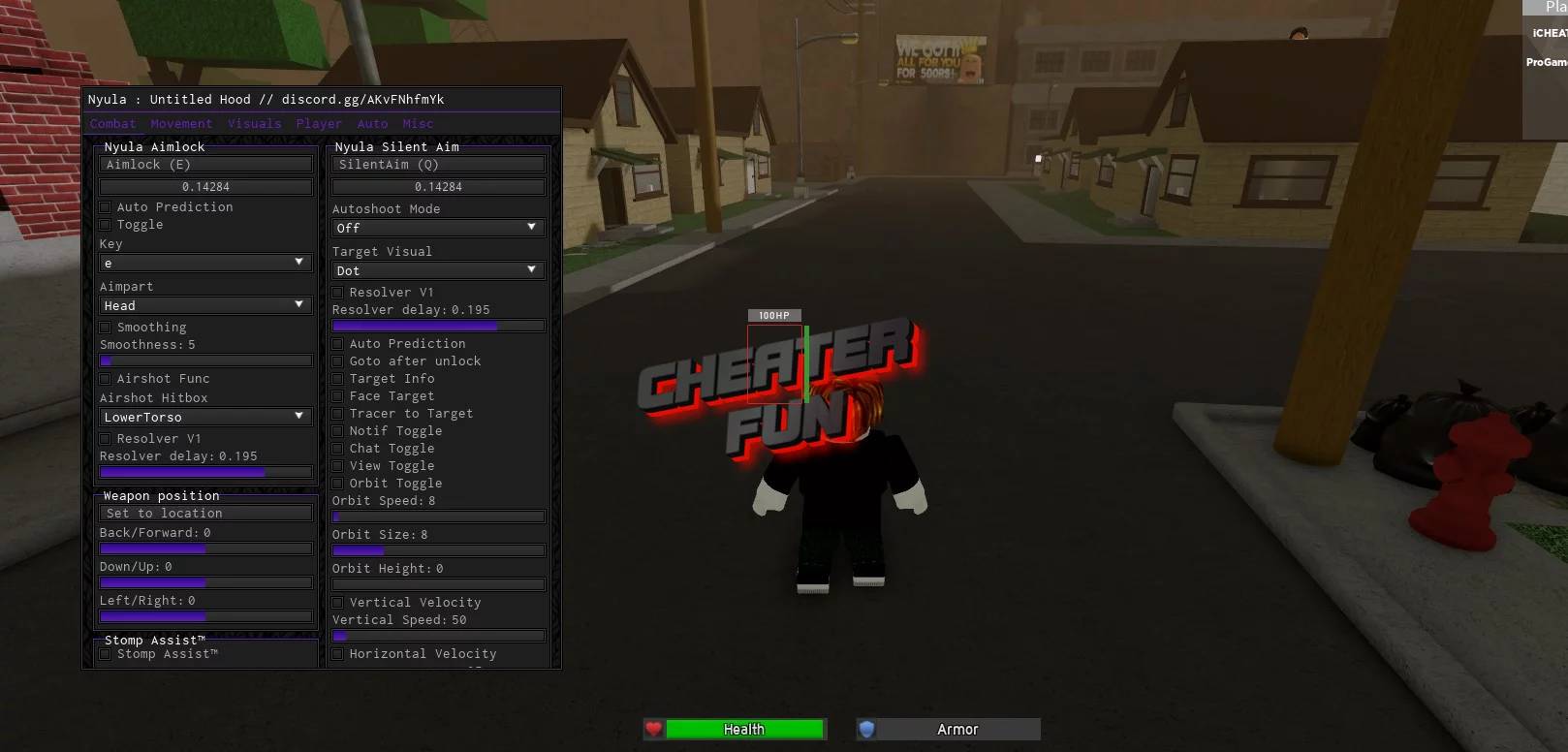Screen dimensions: 1568x752
Task: Open the Airshot Hitbox dropdown
Action: 204,416
